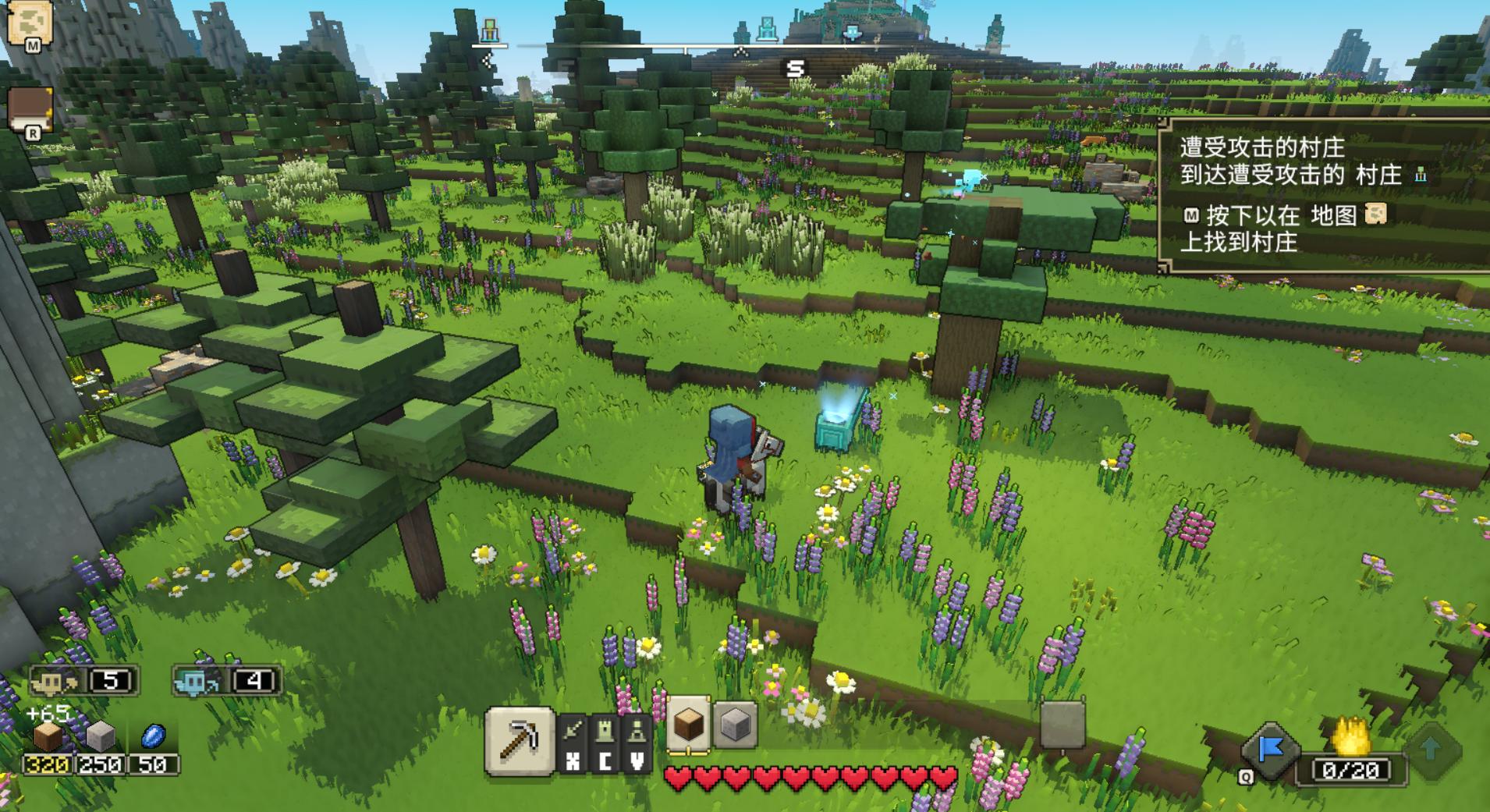Select the stone resource icon

[x=100, y=736]
